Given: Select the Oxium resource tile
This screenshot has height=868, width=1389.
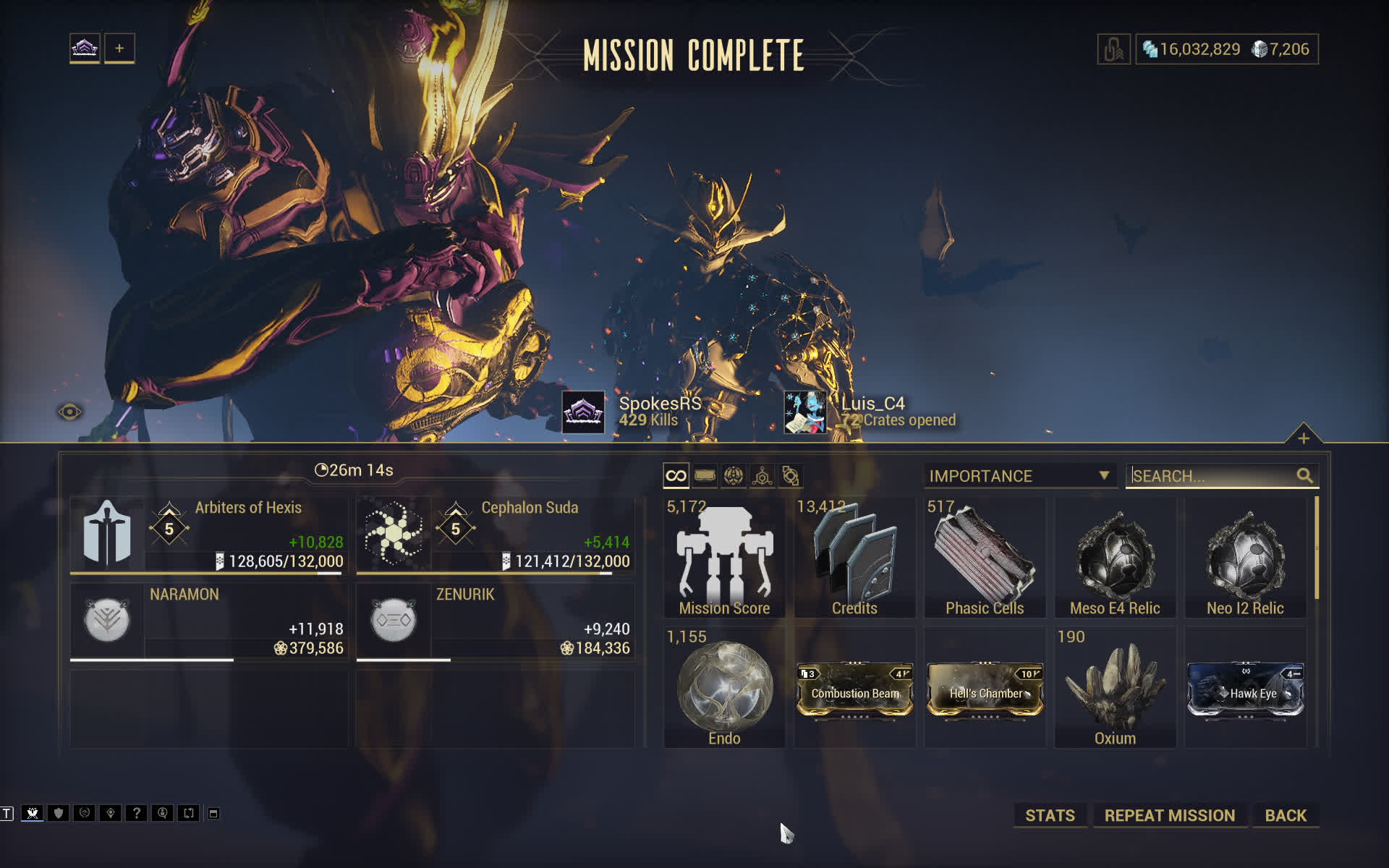Looking at the screenshot, I should [1115, 687].
